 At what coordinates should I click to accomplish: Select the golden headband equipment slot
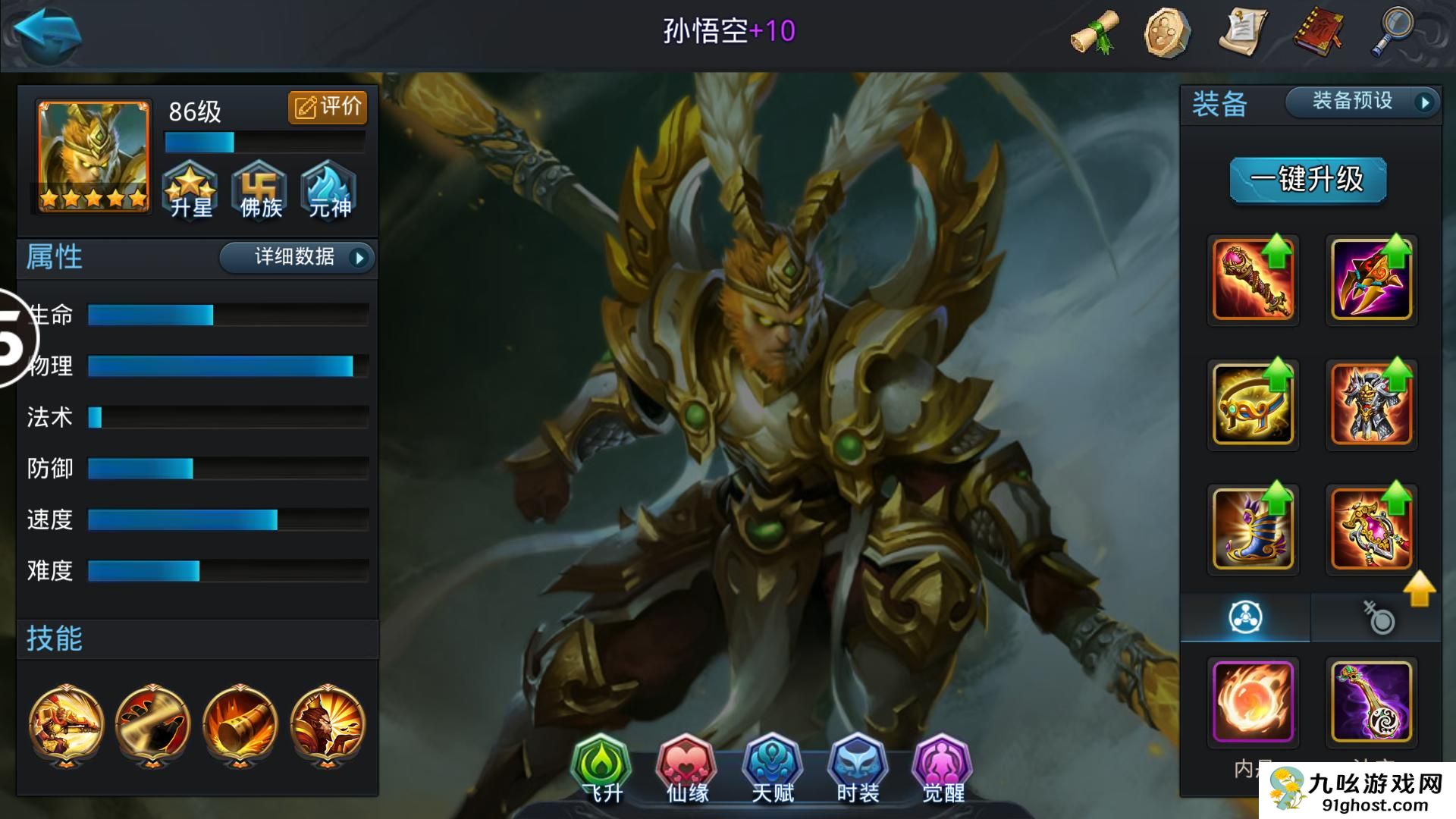tap(1253, 403)
